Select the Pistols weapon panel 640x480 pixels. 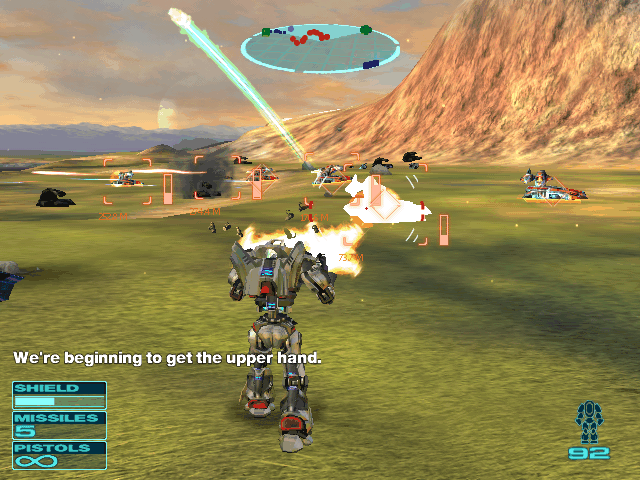tap(59, 455)
